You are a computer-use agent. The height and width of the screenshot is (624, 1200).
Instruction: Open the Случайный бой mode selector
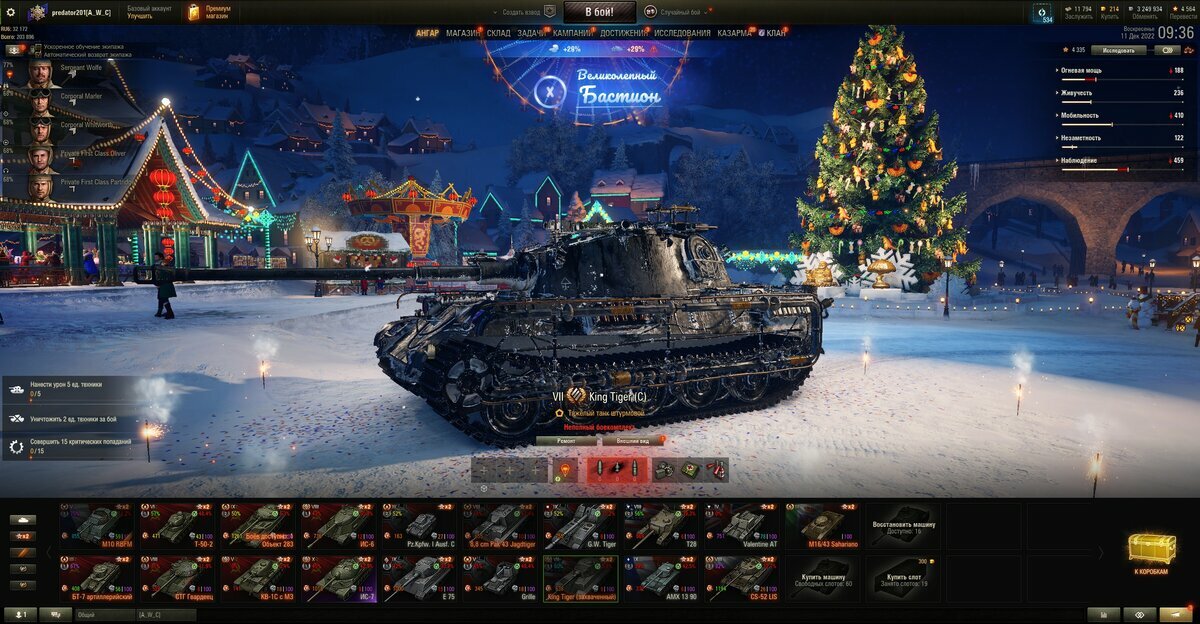pyautogui.click(x=679, y=12)
